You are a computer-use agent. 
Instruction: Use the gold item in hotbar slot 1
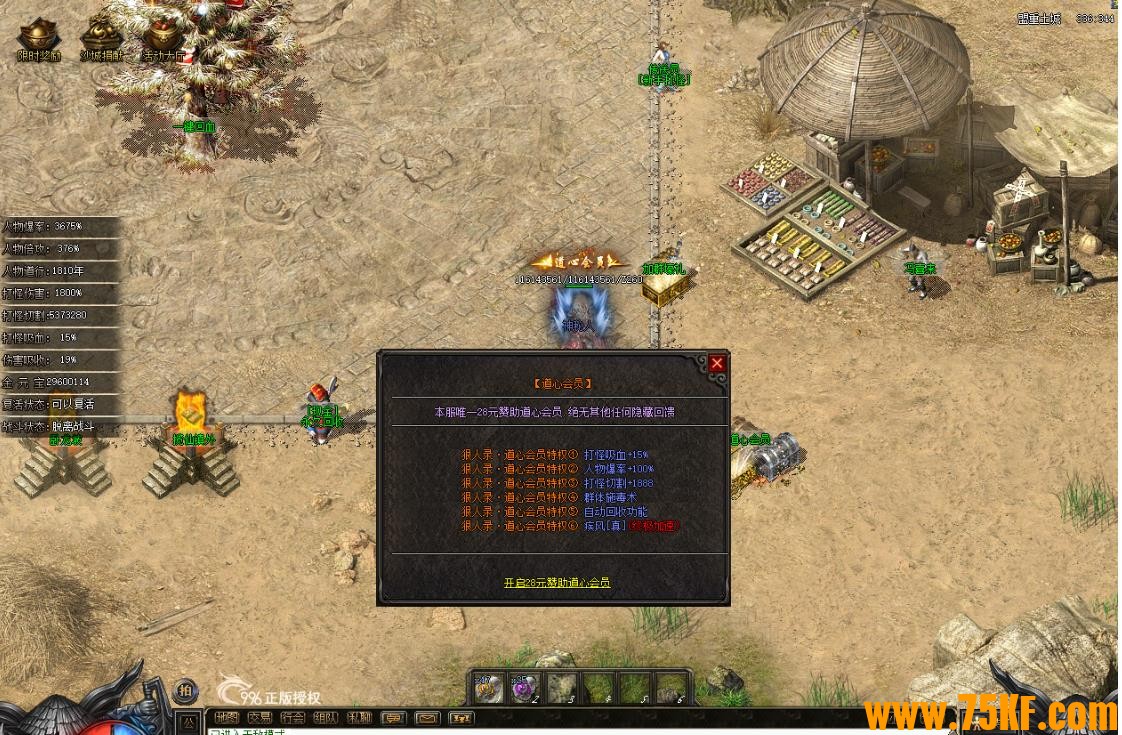pos(488,688)
